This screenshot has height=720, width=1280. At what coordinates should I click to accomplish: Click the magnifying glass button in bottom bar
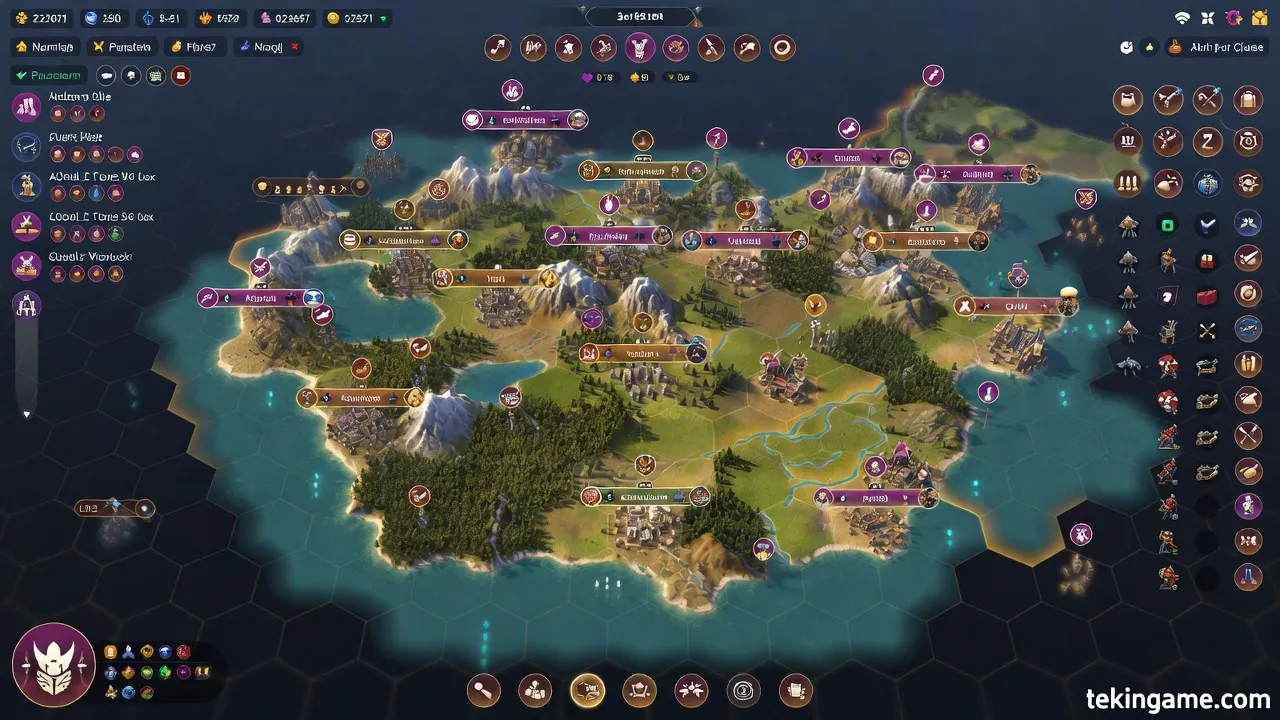483,689
